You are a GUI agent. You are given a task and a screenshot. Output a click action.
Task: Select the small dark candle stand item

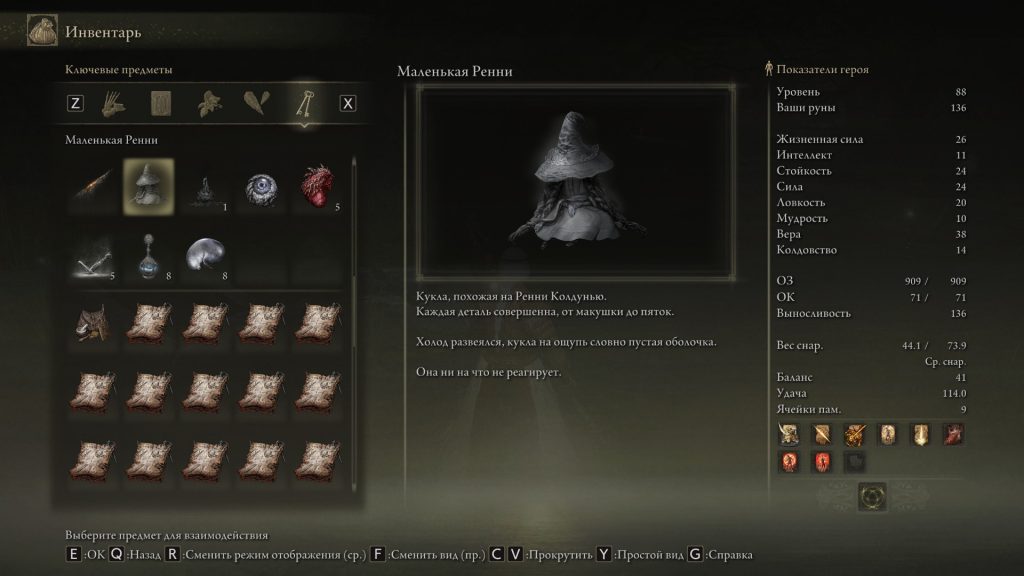coord(205,187)
